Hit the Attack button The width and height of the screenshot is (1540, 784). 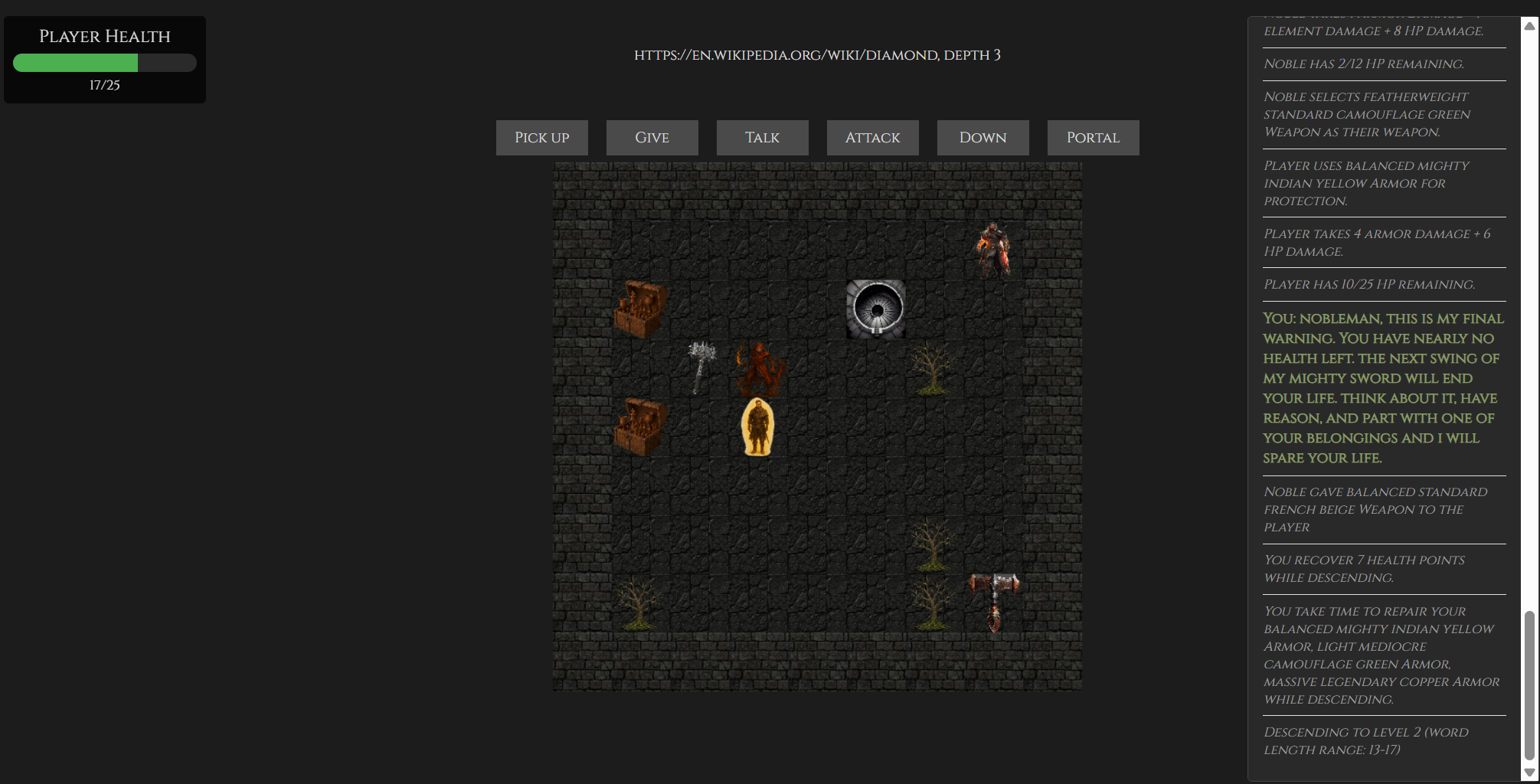pos(872,138)
